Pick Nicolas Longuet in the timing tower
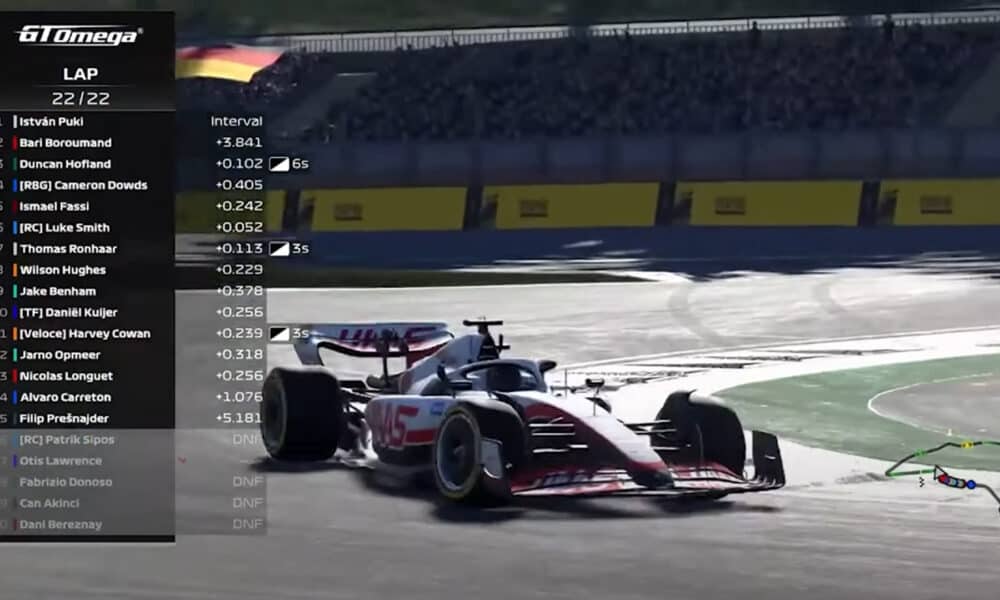Image resolution: width=1000 pixels, height=600 pixels. click(x=66, y=376)
